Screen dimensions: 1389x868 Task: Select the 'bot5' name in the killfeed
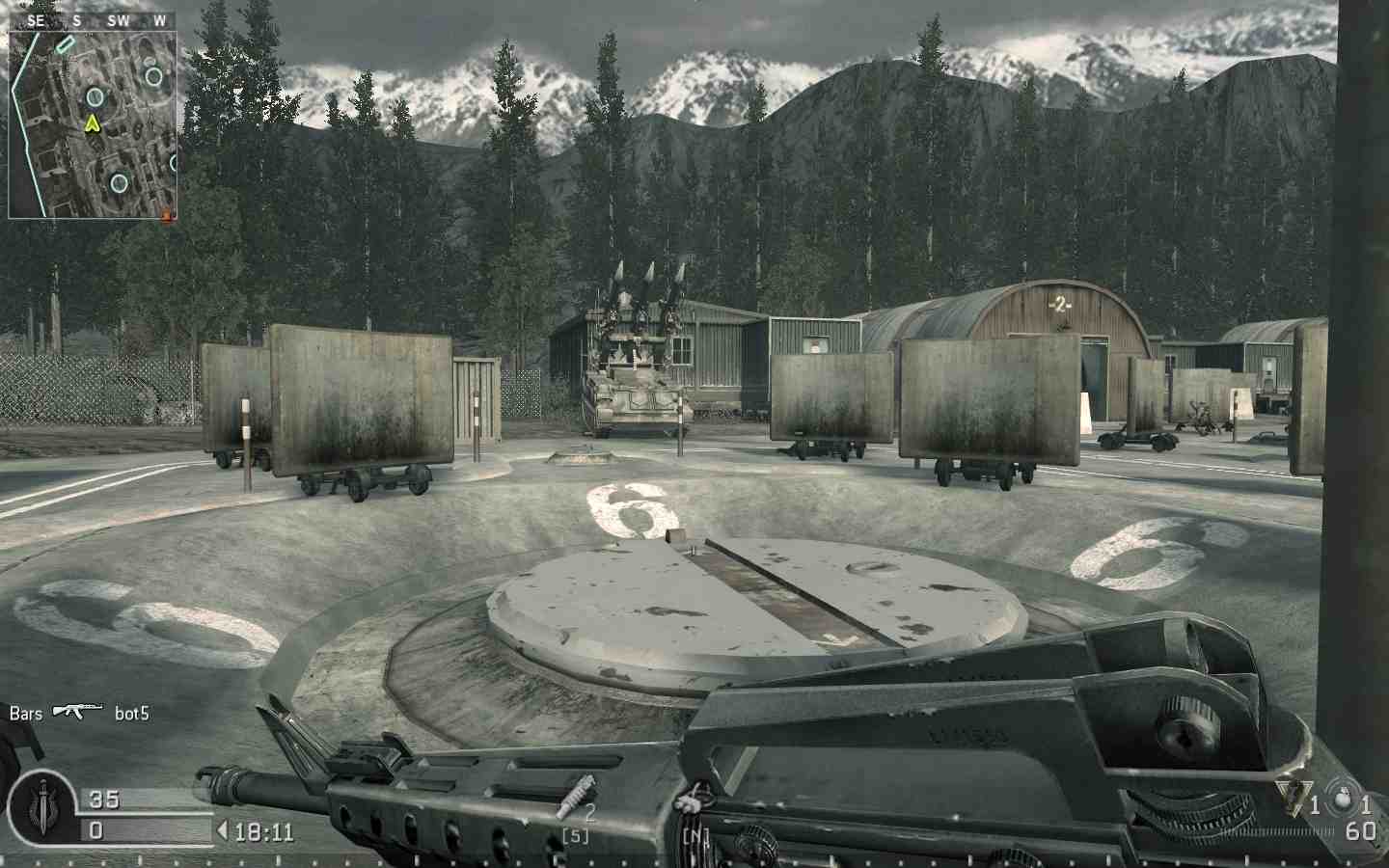click(130, 714)
